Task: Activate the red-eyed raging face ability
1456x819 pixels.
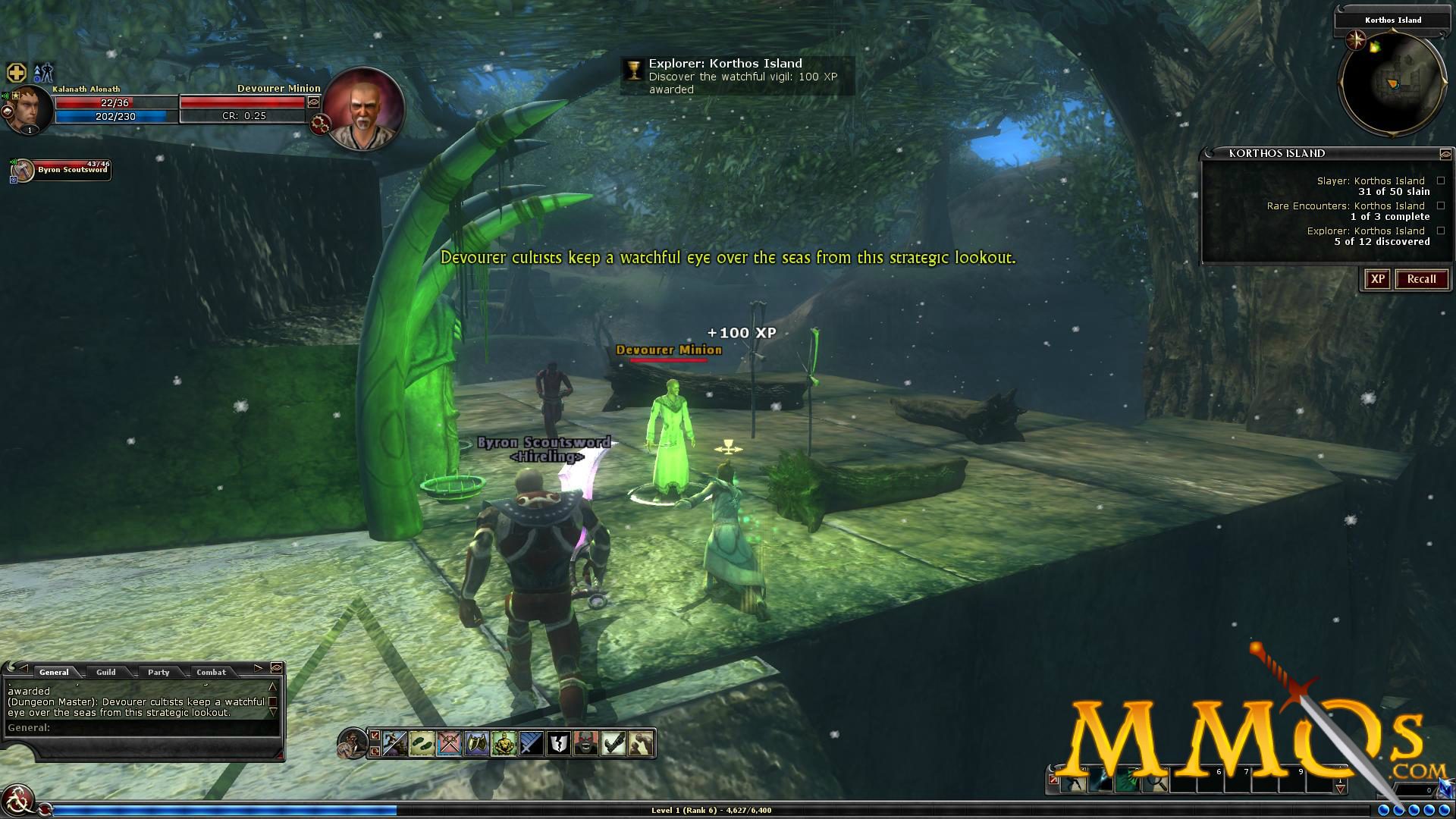Action: click(585, 743)
